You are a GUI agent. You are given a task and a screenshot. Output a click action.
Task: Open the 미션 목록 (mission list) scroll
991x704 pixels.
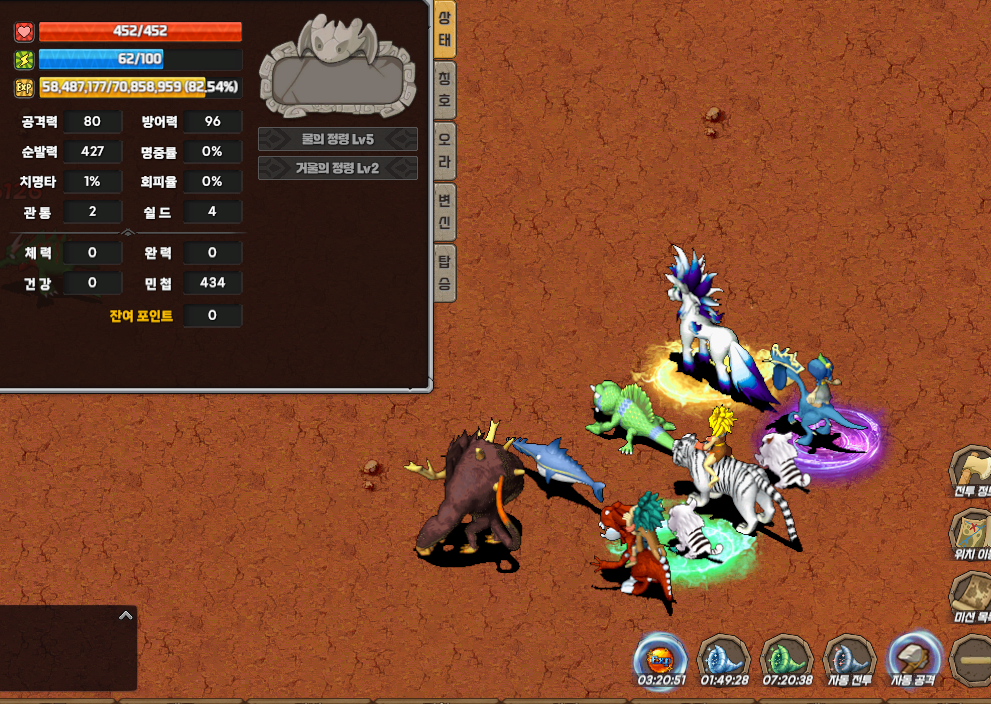[971, 597]
